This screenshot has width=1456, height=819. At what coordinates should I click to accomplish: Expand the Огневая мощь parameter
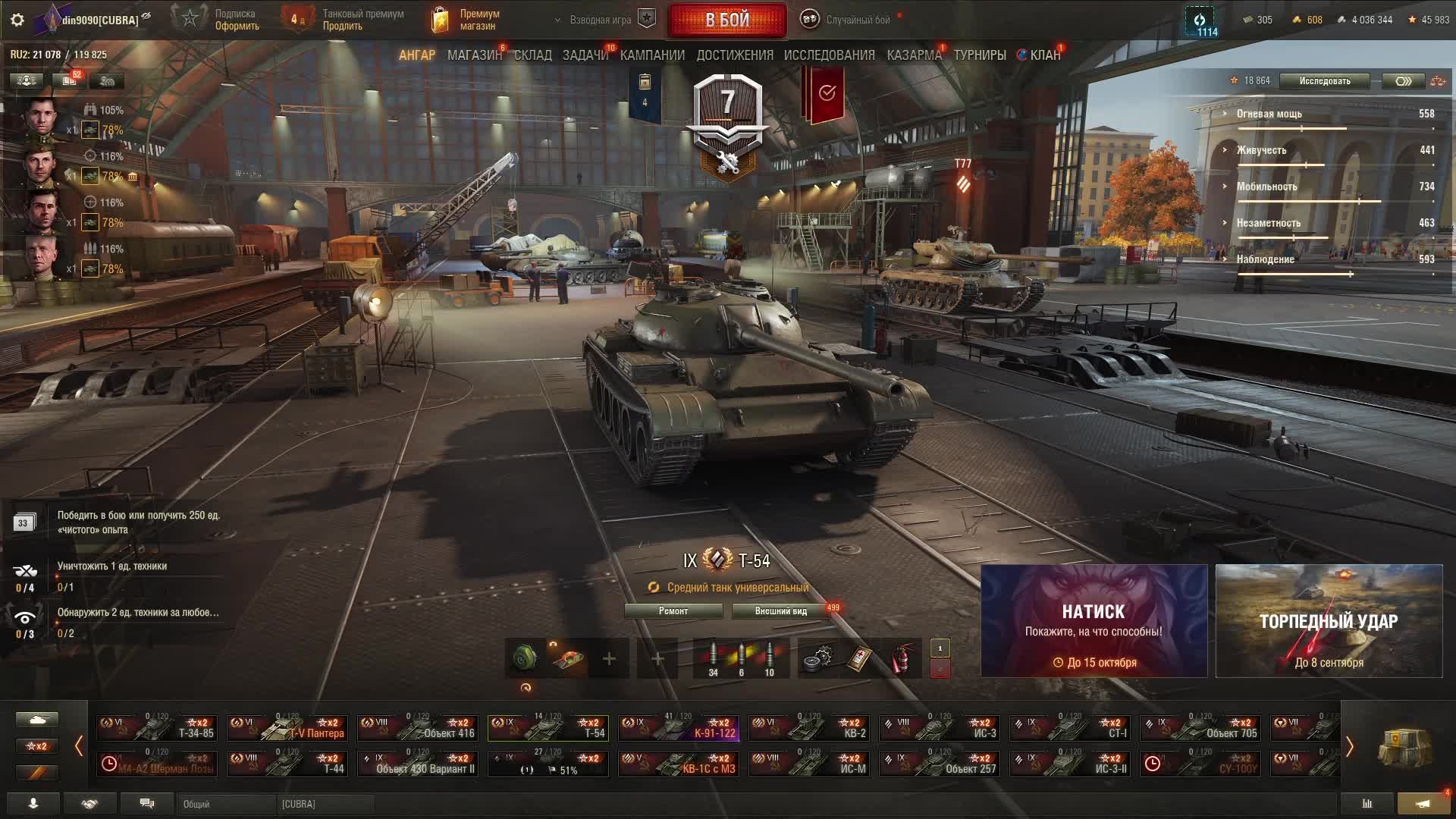(x=1269, y=114)
